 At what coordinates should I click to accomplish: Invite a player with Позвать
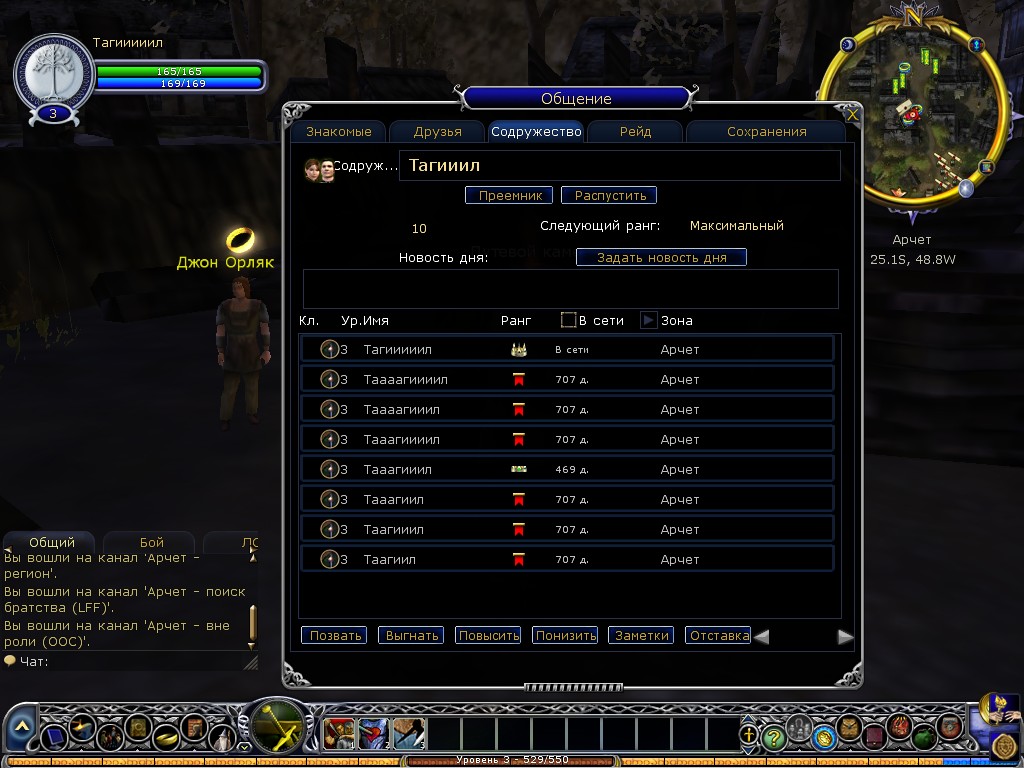[x=334, y=636]
